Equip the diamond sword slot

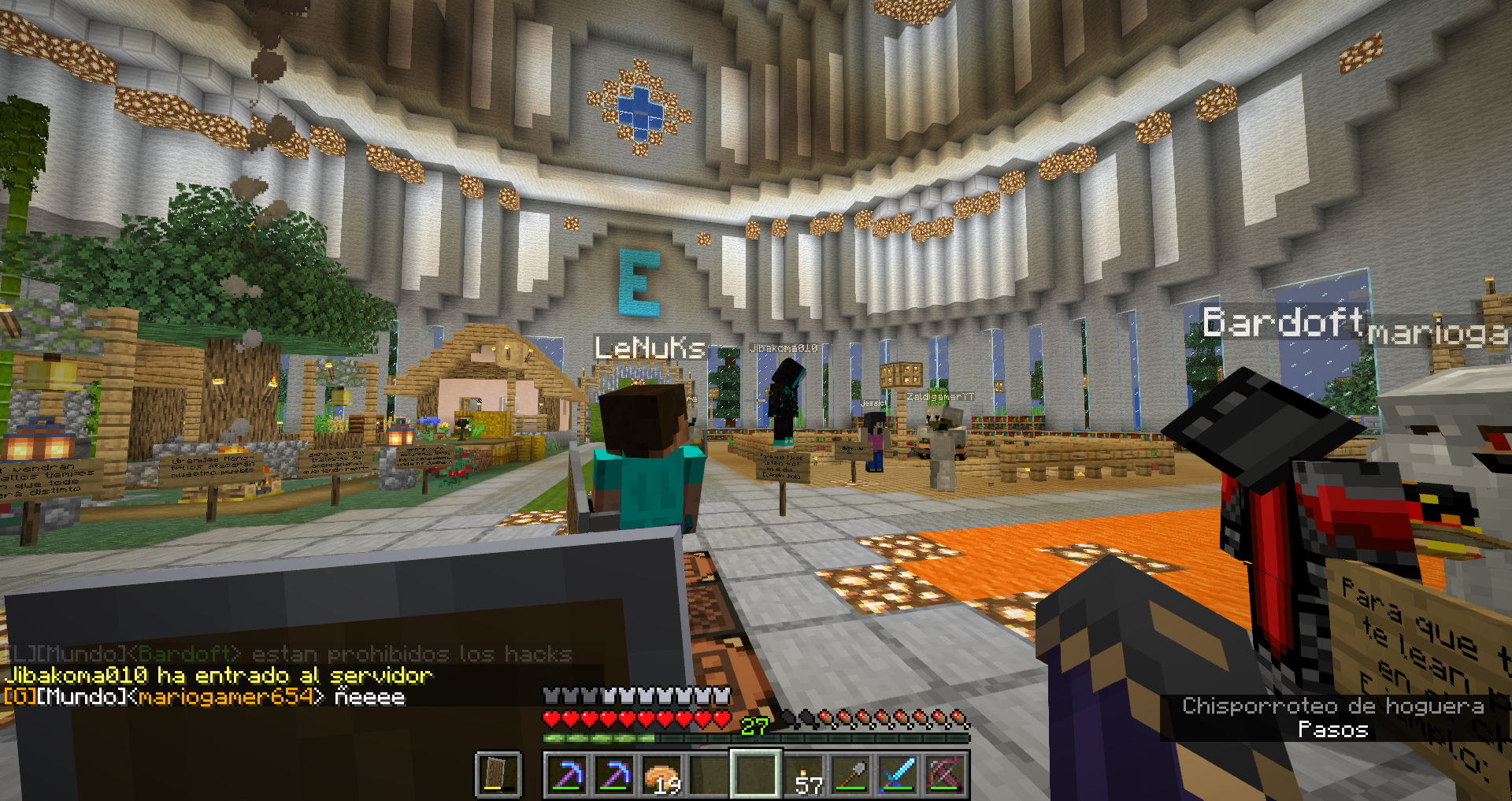point(899,775)
